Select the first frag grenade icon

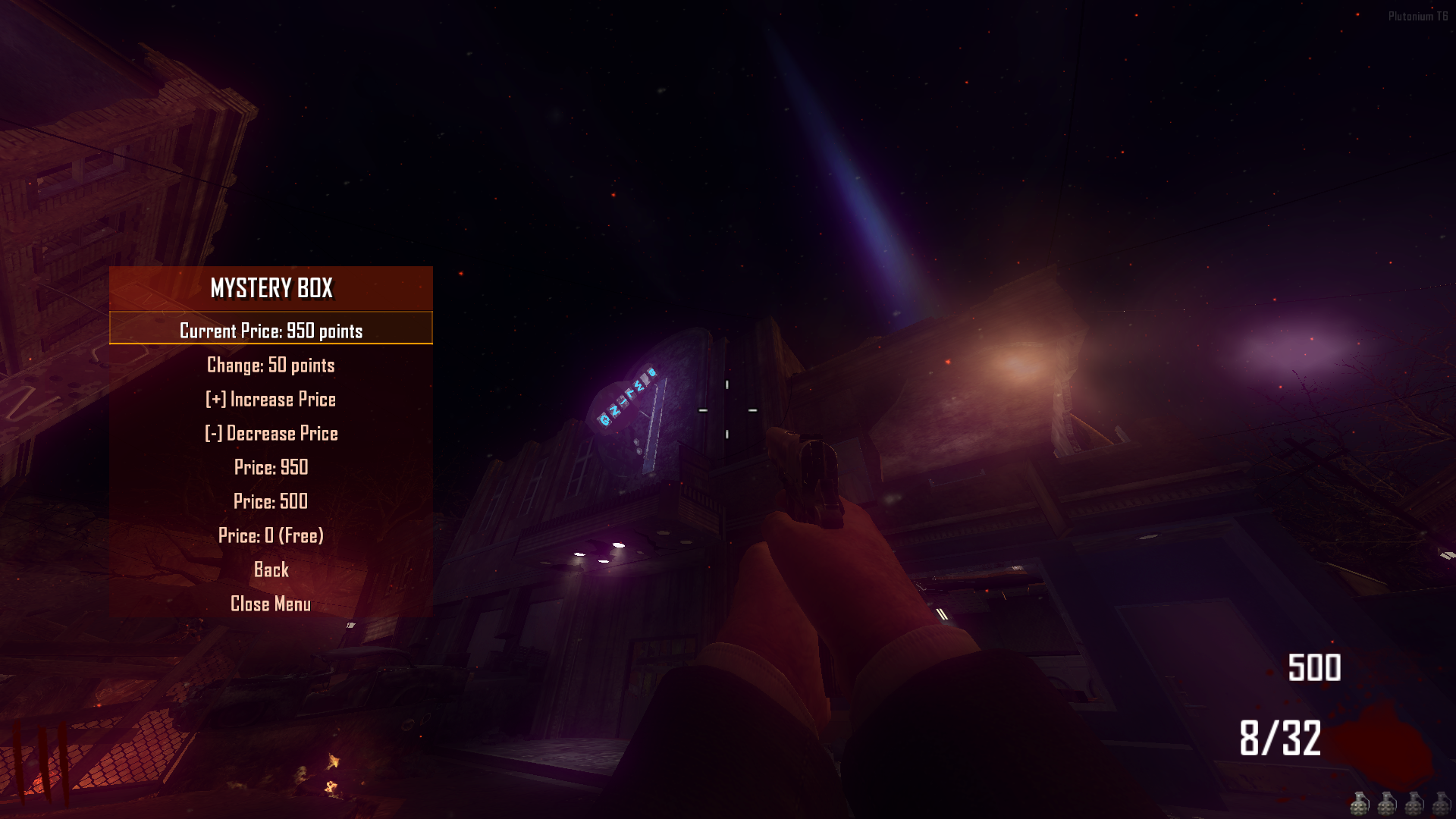(1359, 805)
